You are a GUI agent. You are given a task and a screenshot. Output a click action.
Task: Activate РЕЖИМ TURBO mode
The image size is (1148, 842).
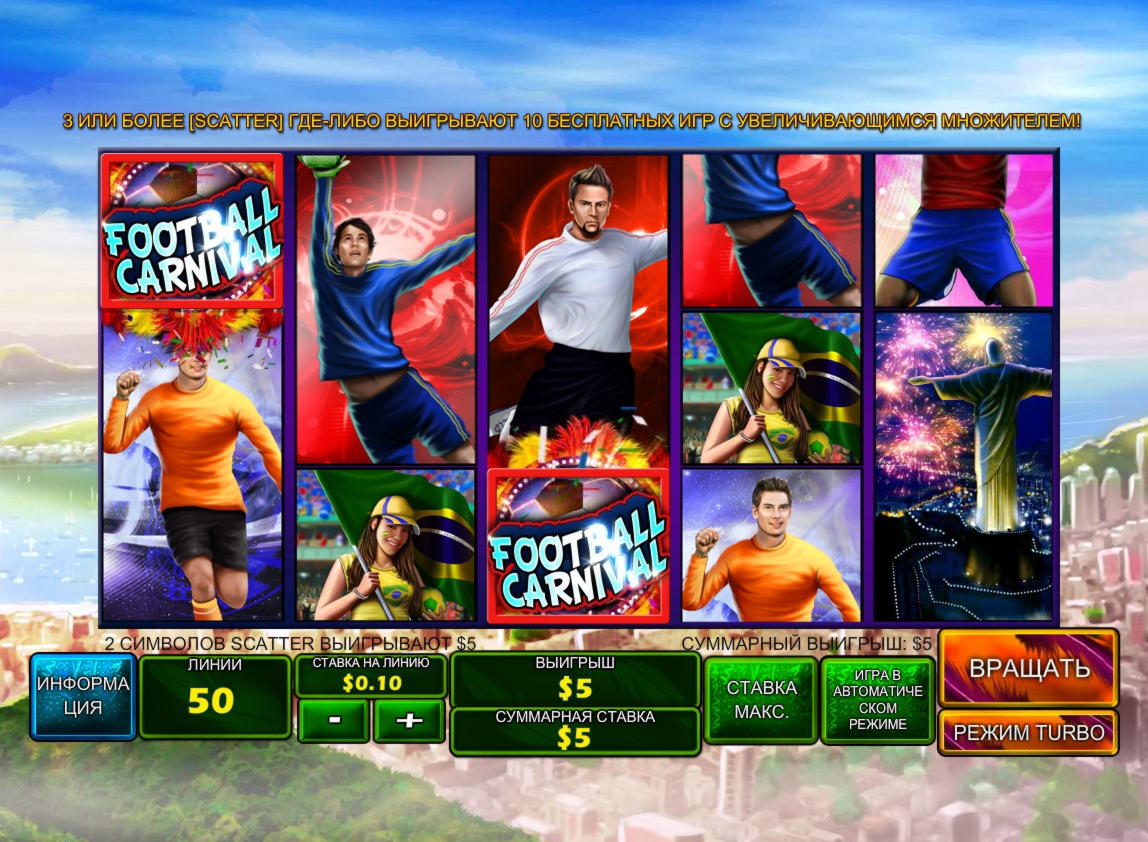point(1028,733)
